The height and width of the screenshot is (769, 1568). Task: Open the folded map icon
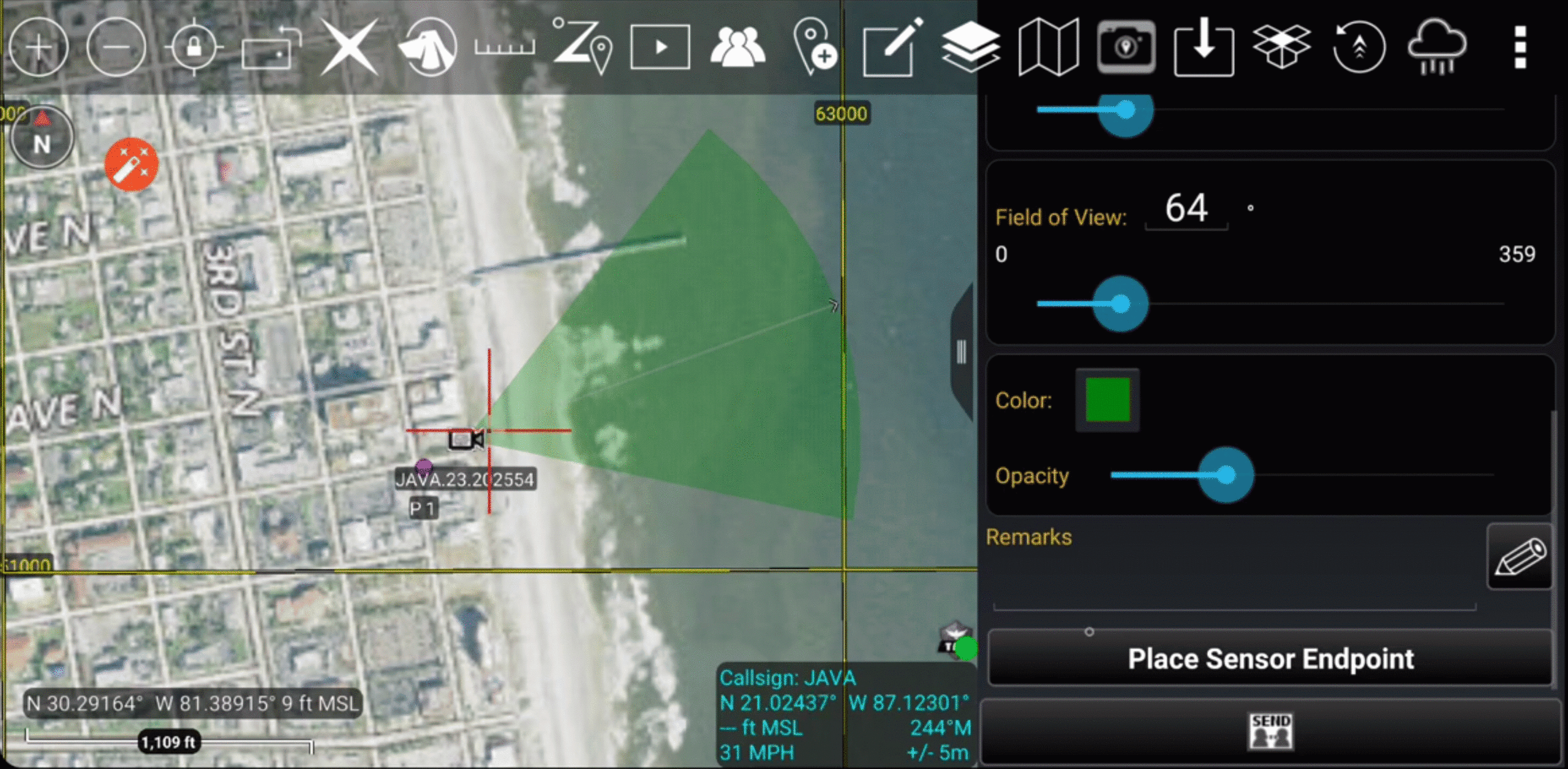point(1048,47)
